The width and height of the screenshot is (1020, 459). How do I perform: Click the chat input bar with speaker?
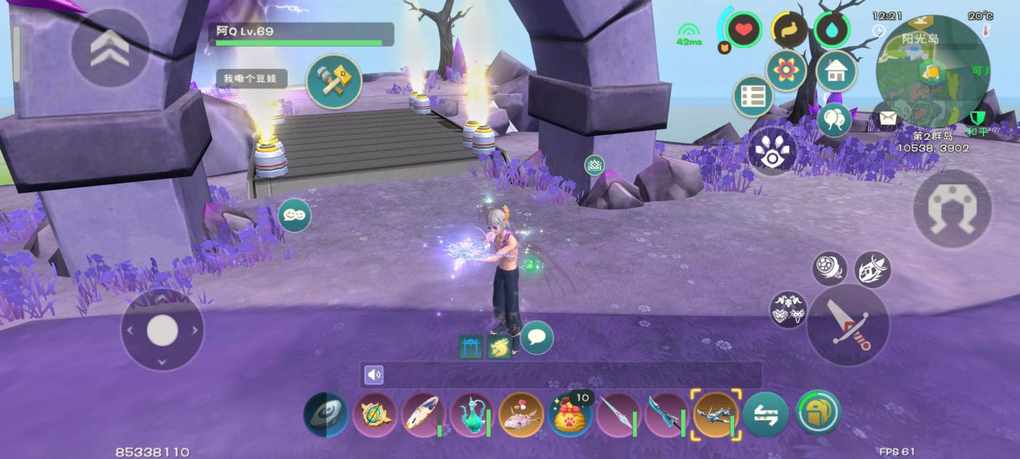click(560, 375)
